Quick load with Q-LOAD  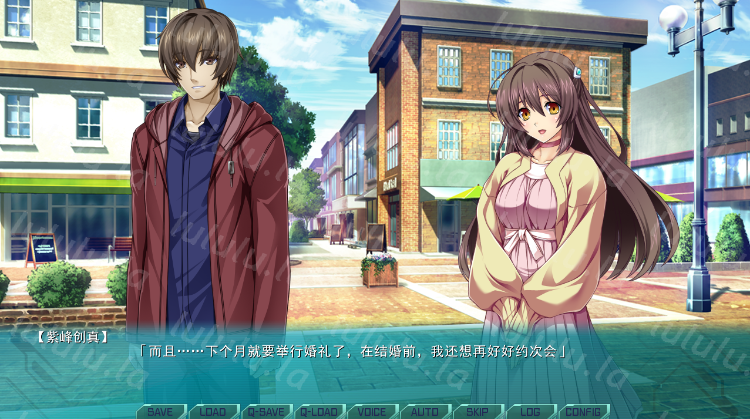pos(319,411)
